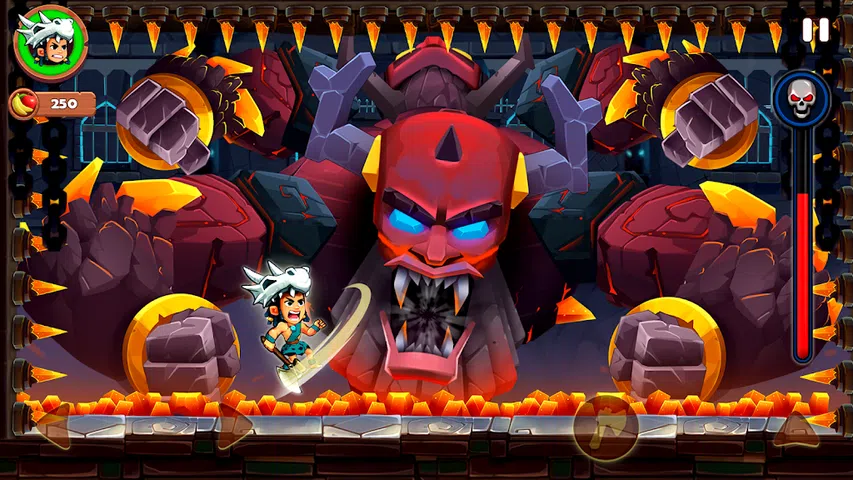Move right with the right arrow control
This screenshot has width=853, height=480.
234,426
